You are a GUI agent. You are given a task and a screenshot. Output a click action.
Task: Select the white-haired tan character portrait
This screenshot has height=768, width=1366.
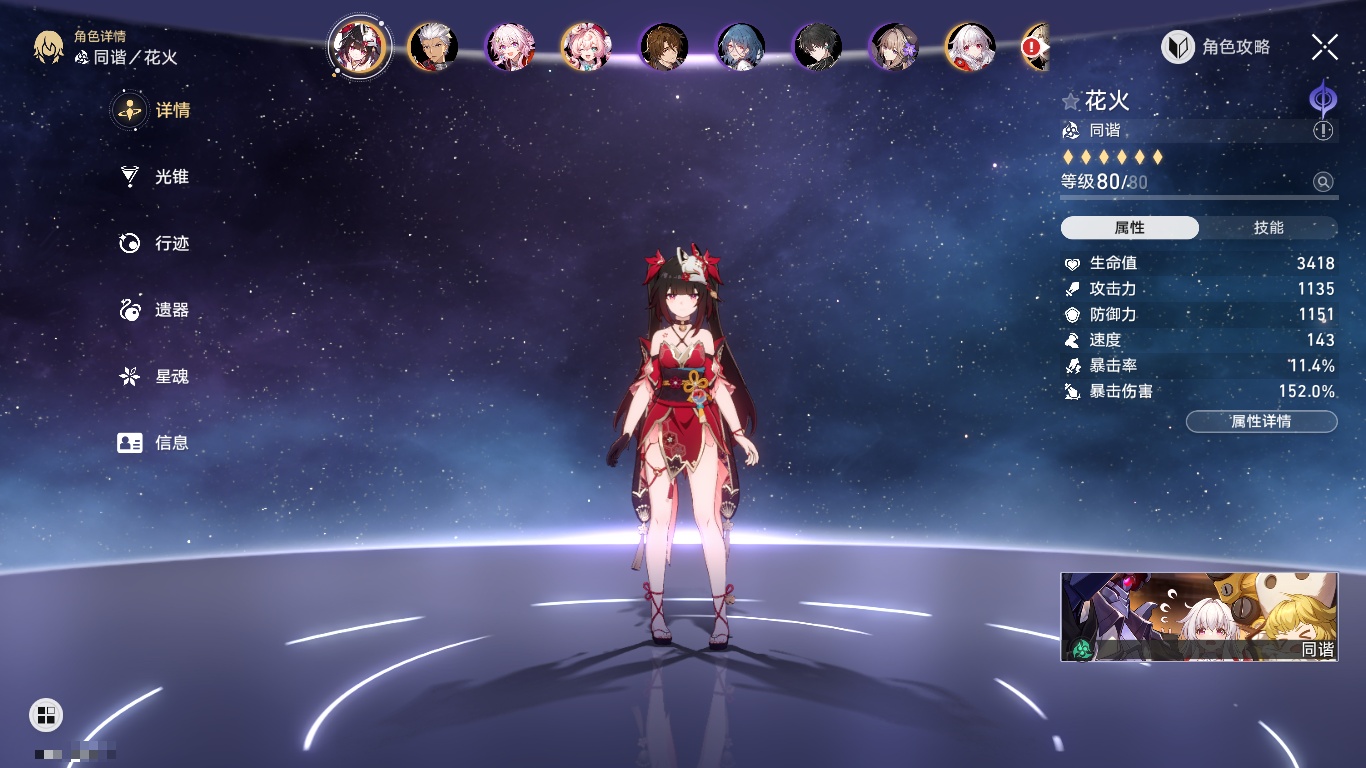433,47
